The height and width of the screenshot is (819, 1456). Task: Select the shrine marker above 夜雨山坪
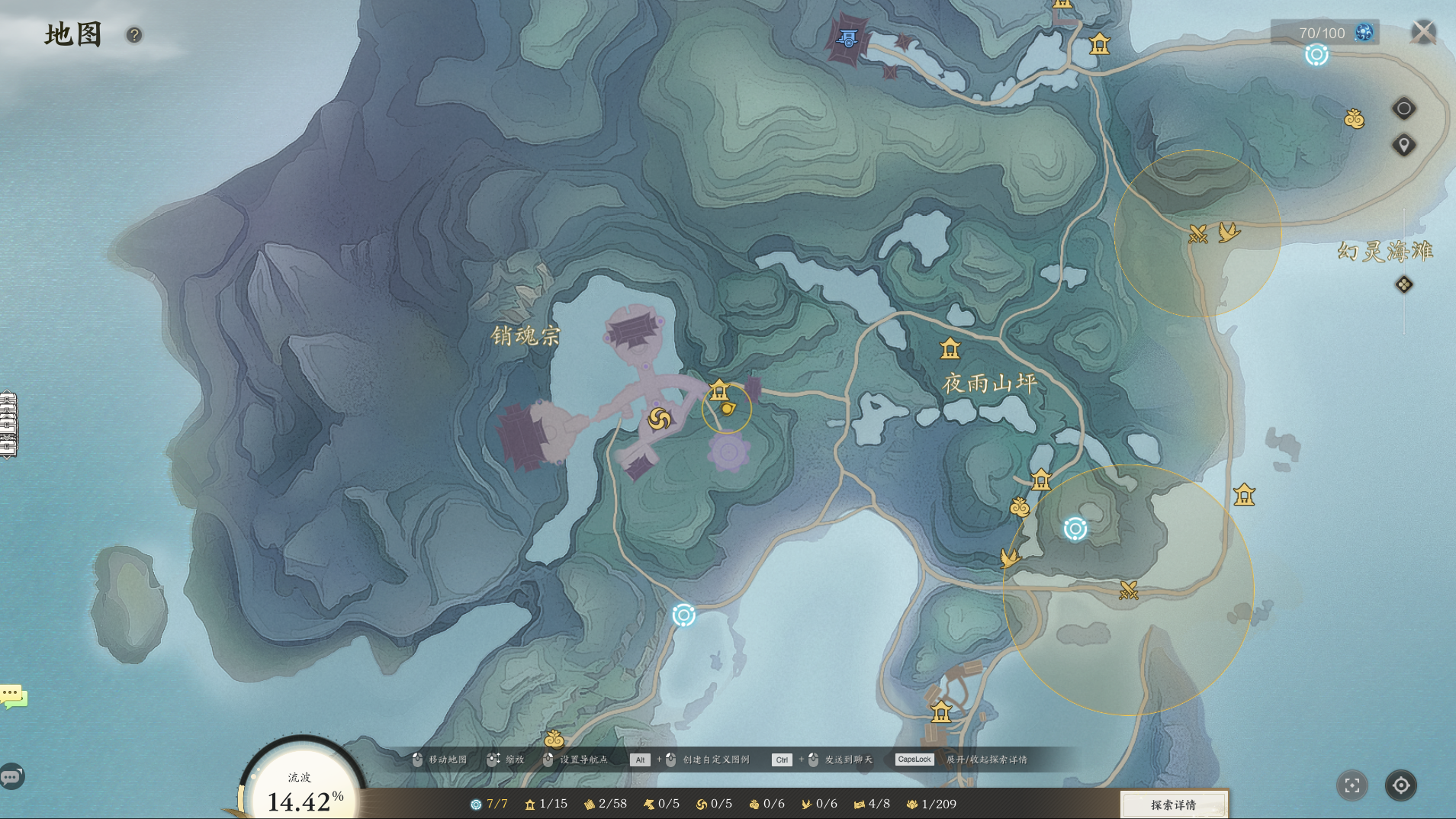pos(950,349)
